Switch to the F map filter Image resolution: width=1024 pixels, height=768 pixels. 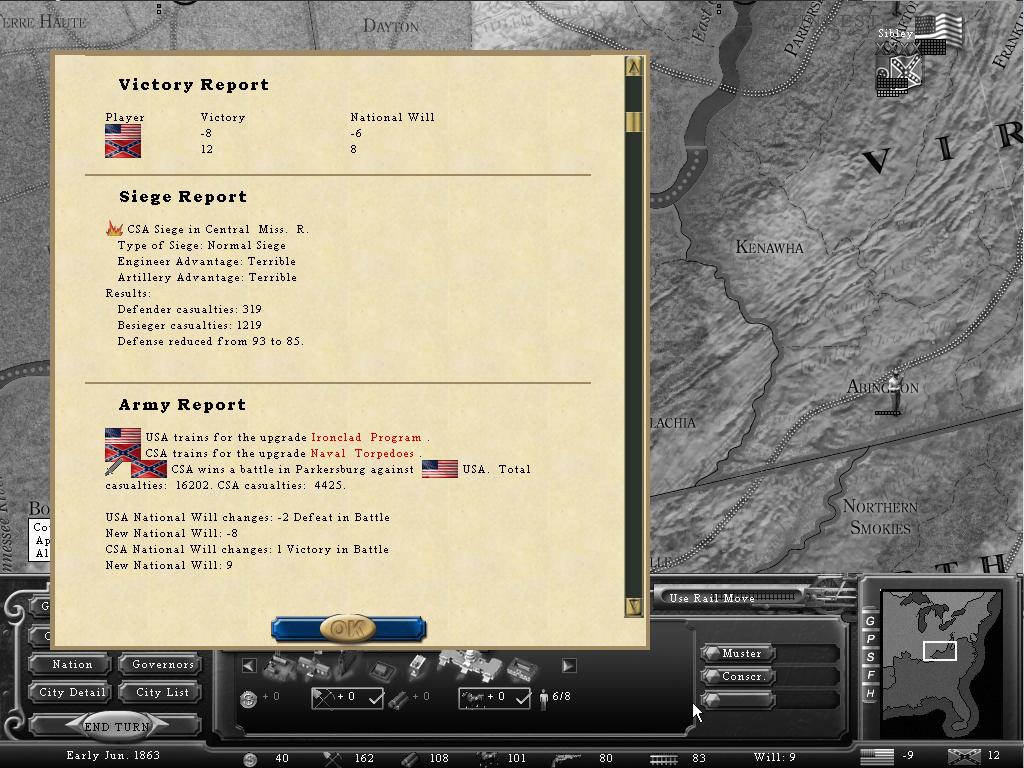(x=870, y=675)
